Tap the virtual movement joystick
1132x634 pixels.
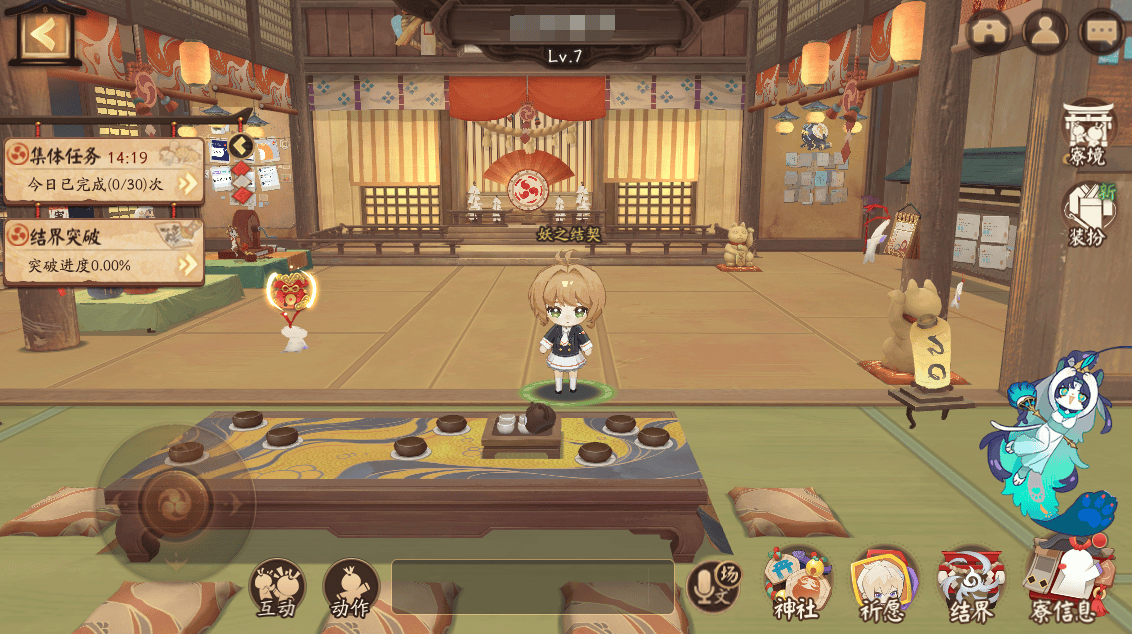tap(175, 497)
